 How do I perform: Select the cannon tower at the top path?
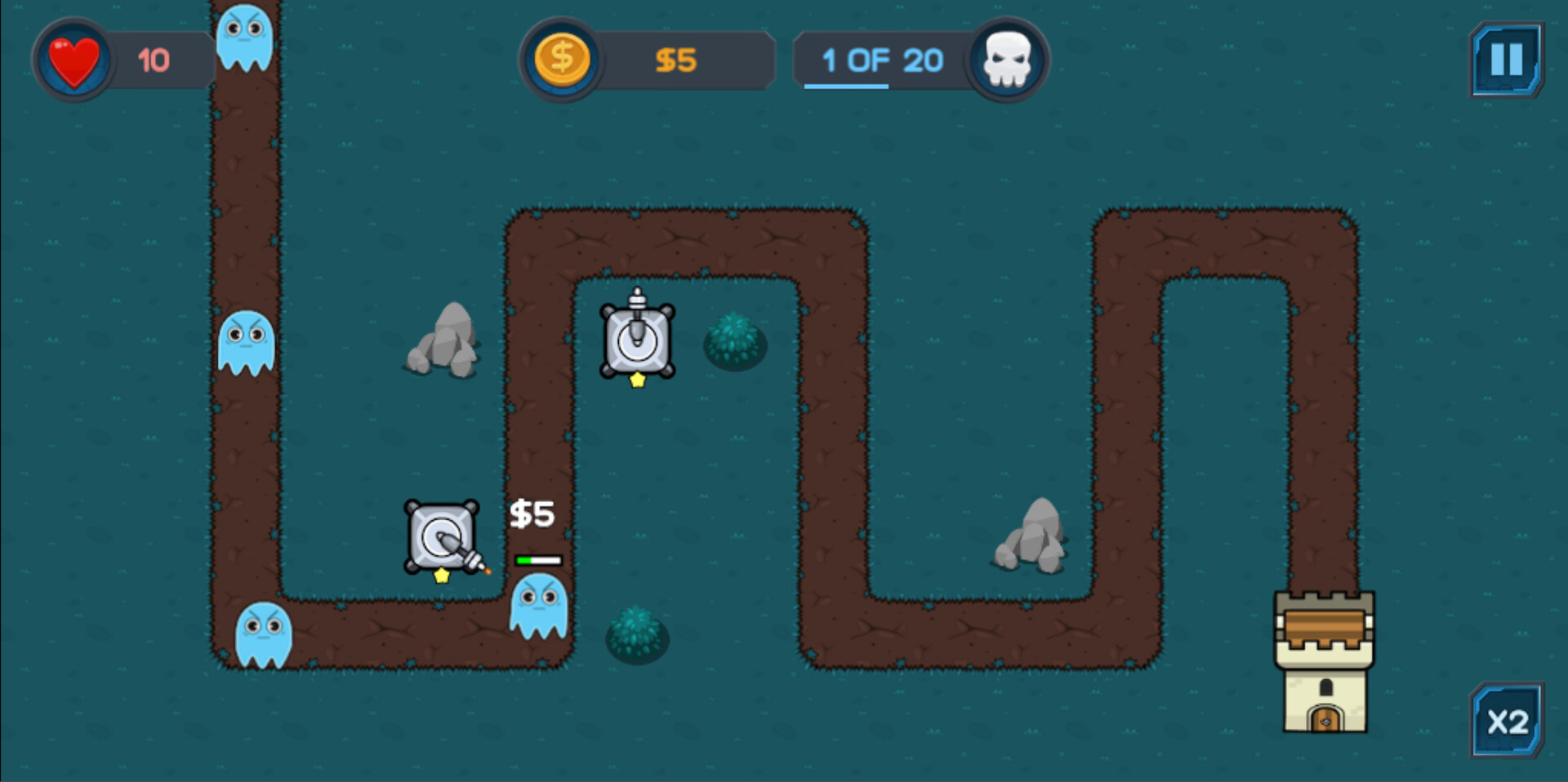coord(638,339)
